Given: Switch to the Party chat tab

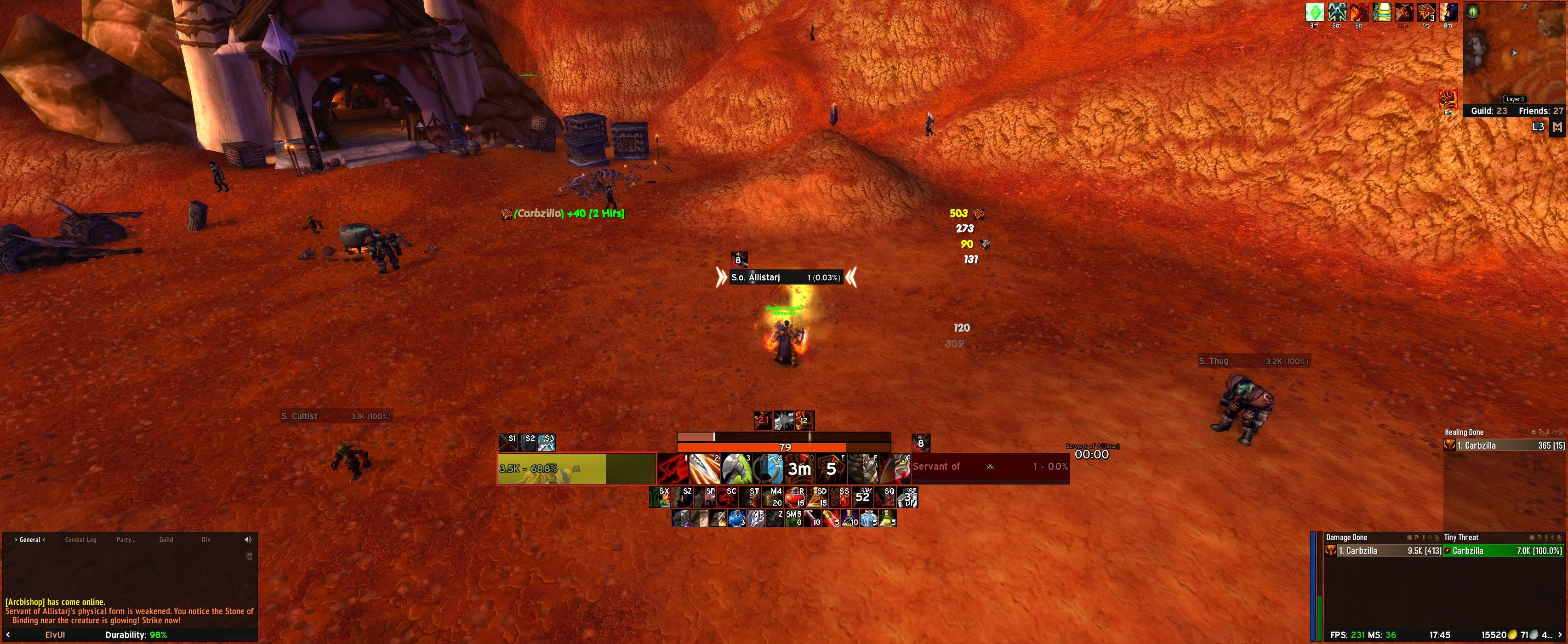Looking at the screenshot, I should (x=125, y=540).
